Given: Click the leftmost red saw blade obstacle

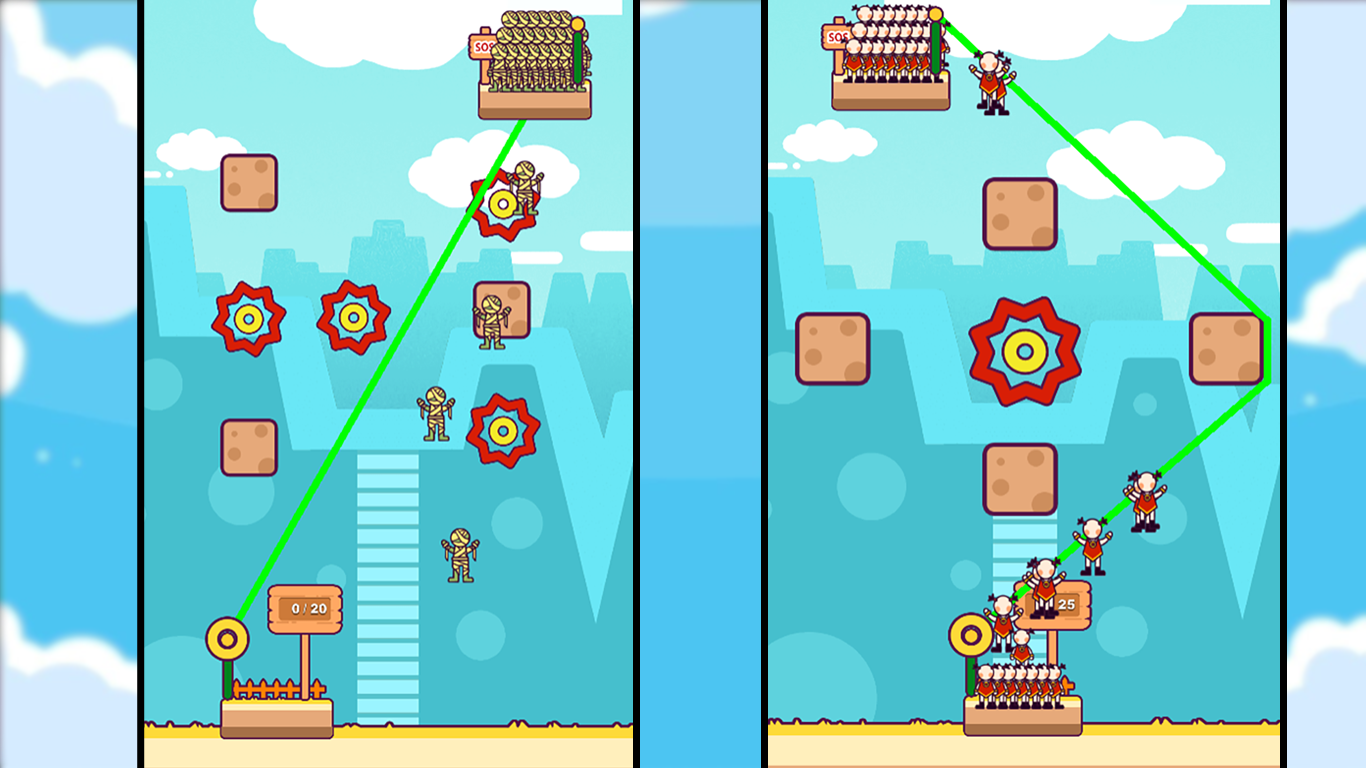Looking at the screenshot, I should [249, 320].
